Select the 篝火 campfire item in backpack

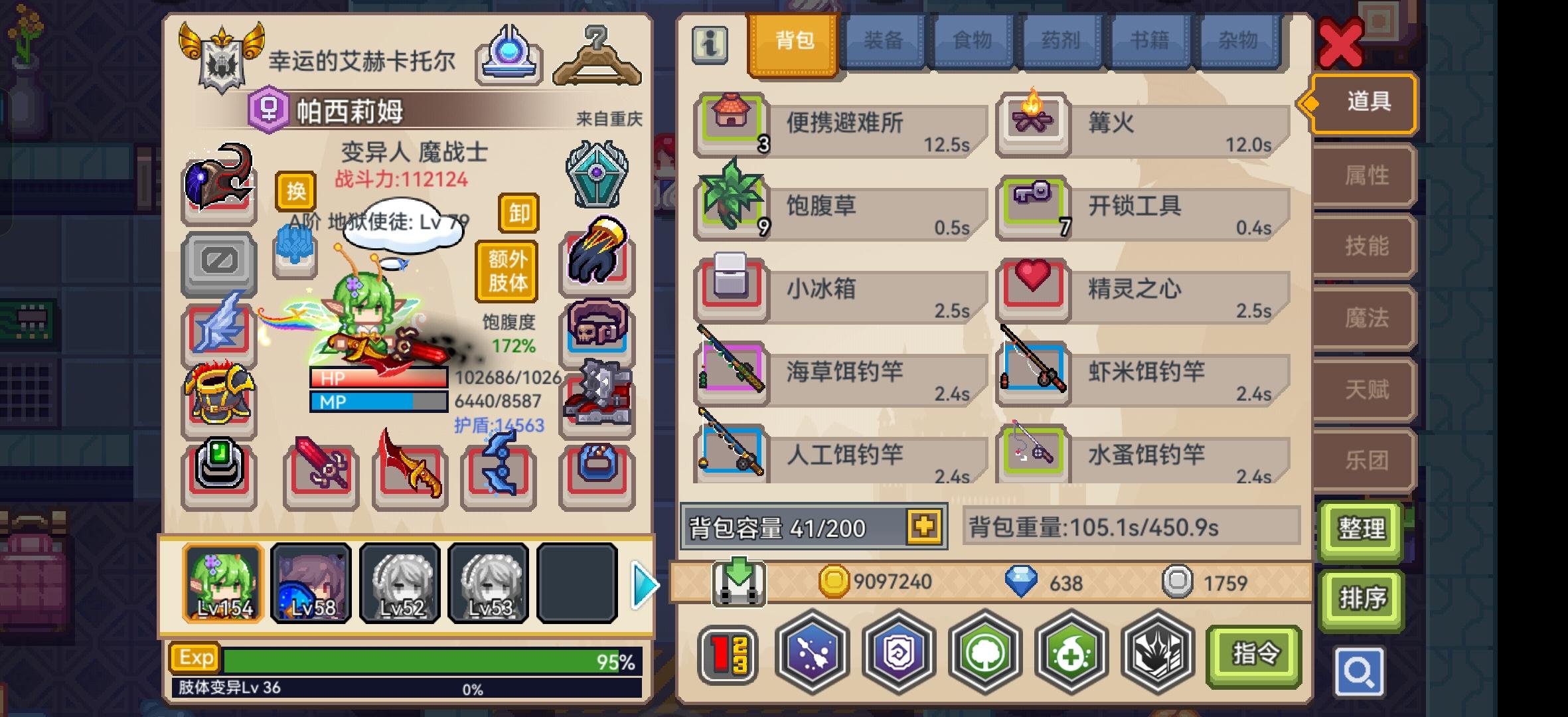[1142, 123]
